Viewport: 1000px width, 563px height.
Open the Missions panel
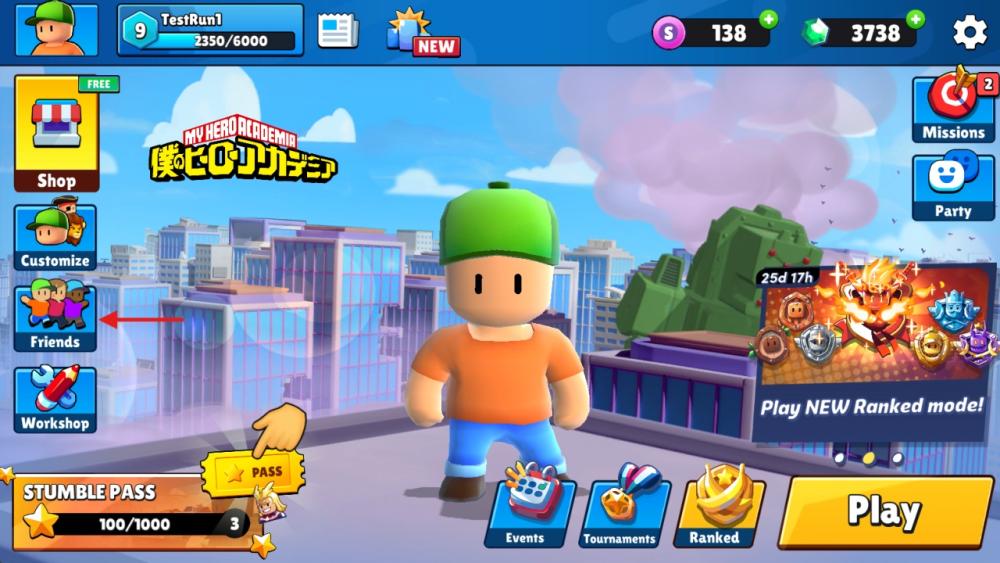click(x=953, y=108)
